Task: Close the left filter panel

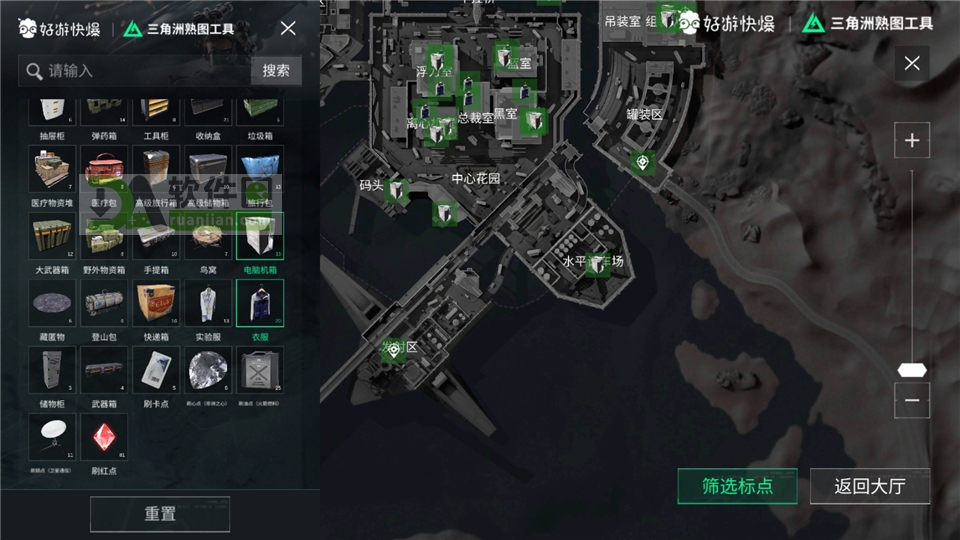Action: click(x=288, y=28)
